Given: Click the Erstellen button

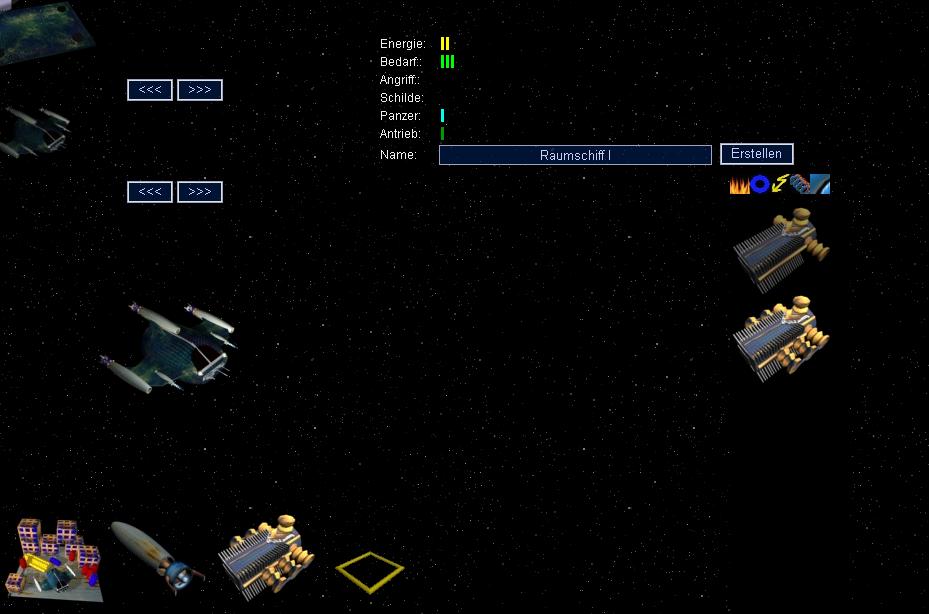Looking at the screenshot, I should pos(756,154).
